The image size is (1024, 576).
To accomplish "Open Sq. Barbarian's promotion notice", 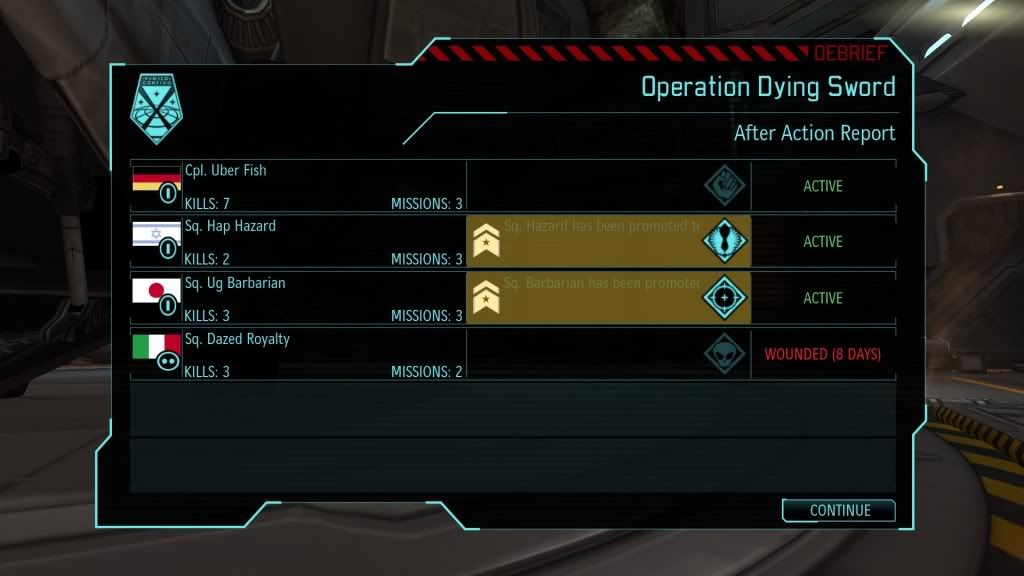I will point(590,298).
